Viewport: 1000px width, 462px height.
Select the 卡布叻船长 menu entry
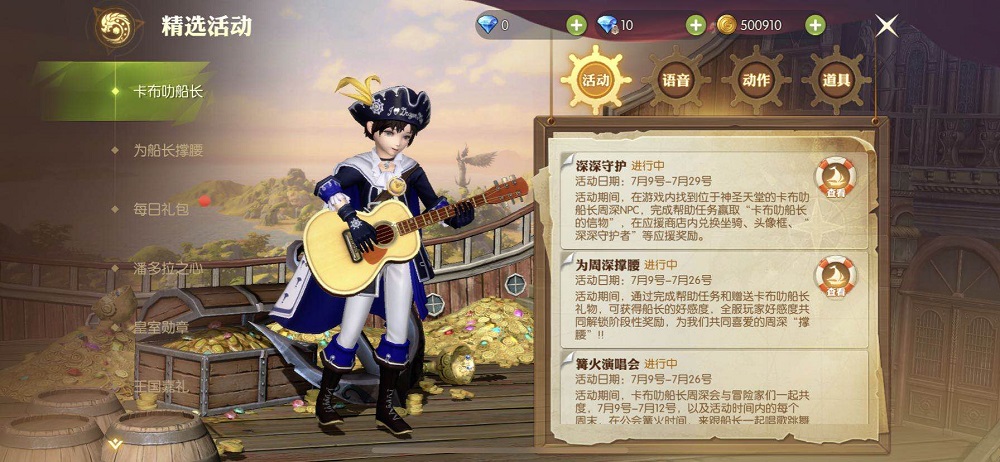(167, 91)
